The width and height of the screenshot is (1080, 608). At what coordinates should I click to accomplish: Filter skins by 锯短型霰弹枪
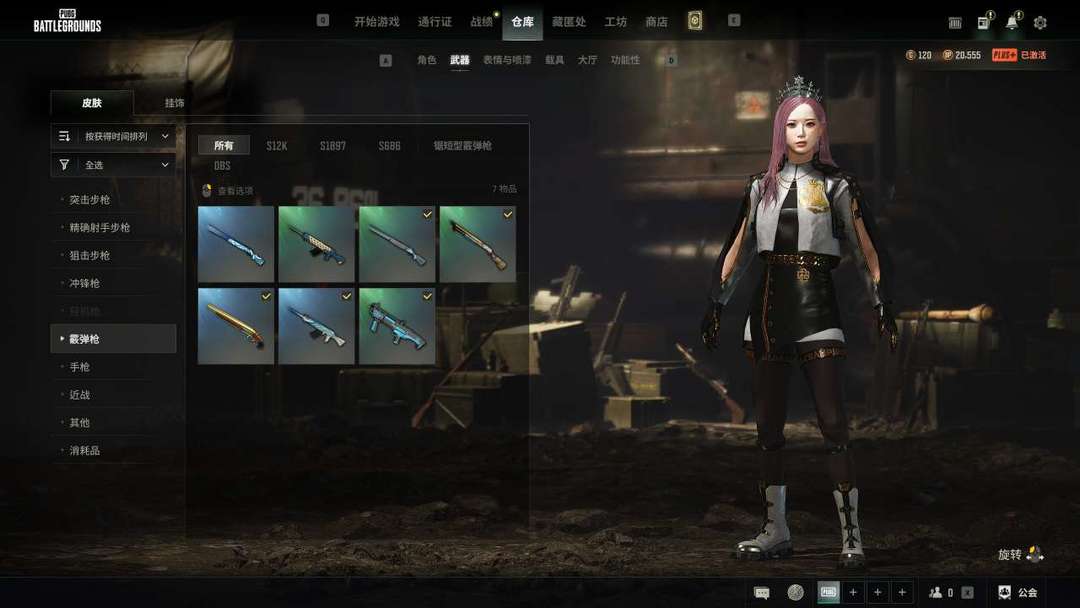coord(462,146)
